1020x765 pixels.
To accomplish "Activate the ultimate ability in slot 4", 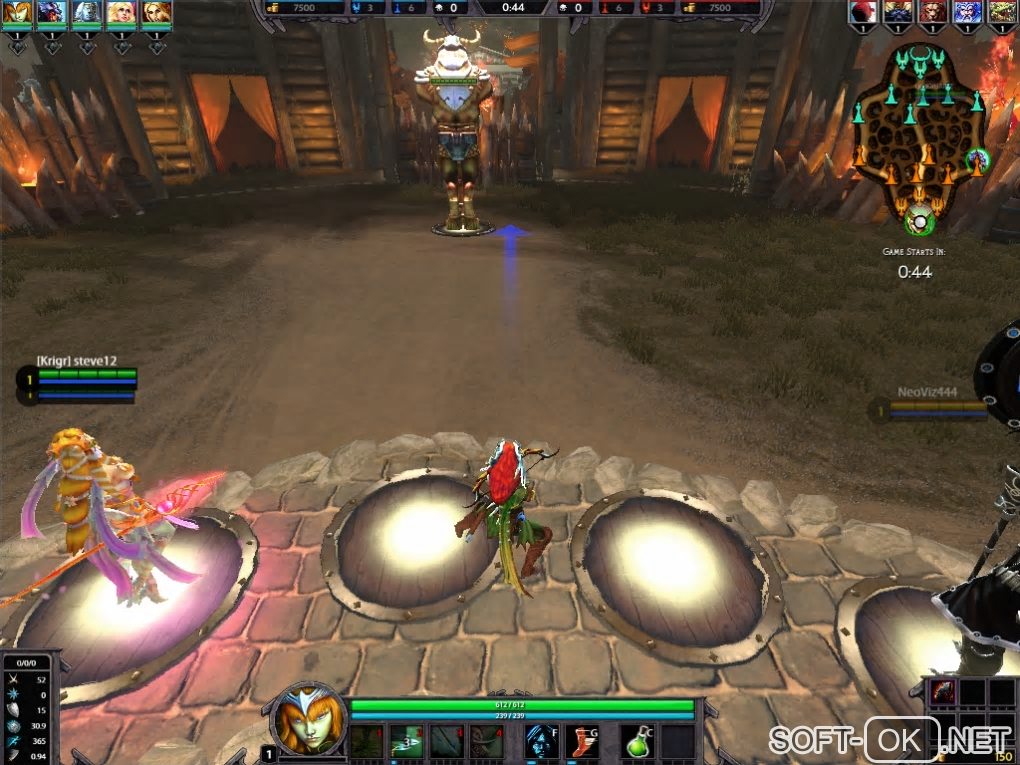I will coord(489,741).
